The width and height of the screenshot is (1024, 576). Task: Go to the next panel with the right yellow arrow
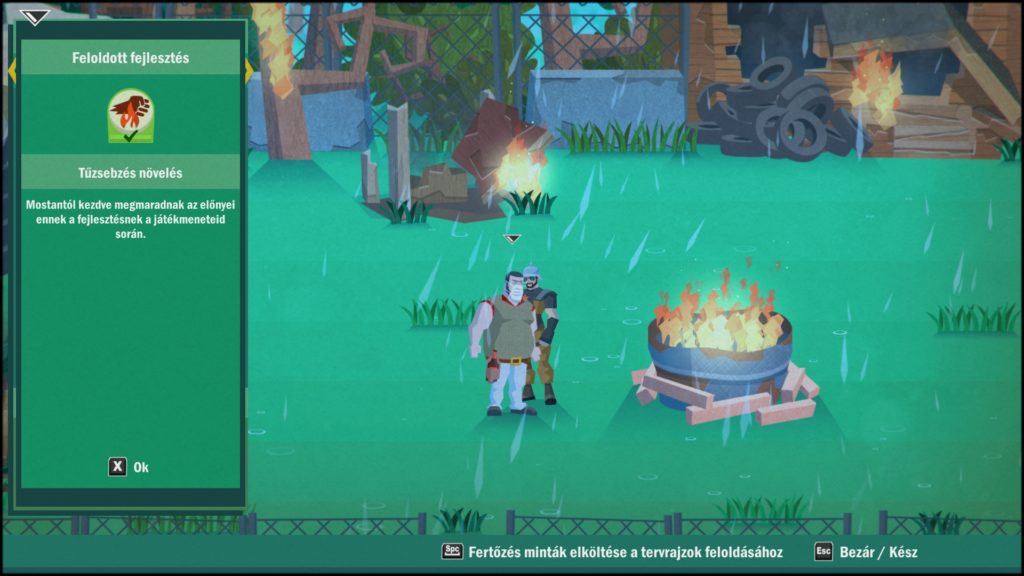click(249, 71)
